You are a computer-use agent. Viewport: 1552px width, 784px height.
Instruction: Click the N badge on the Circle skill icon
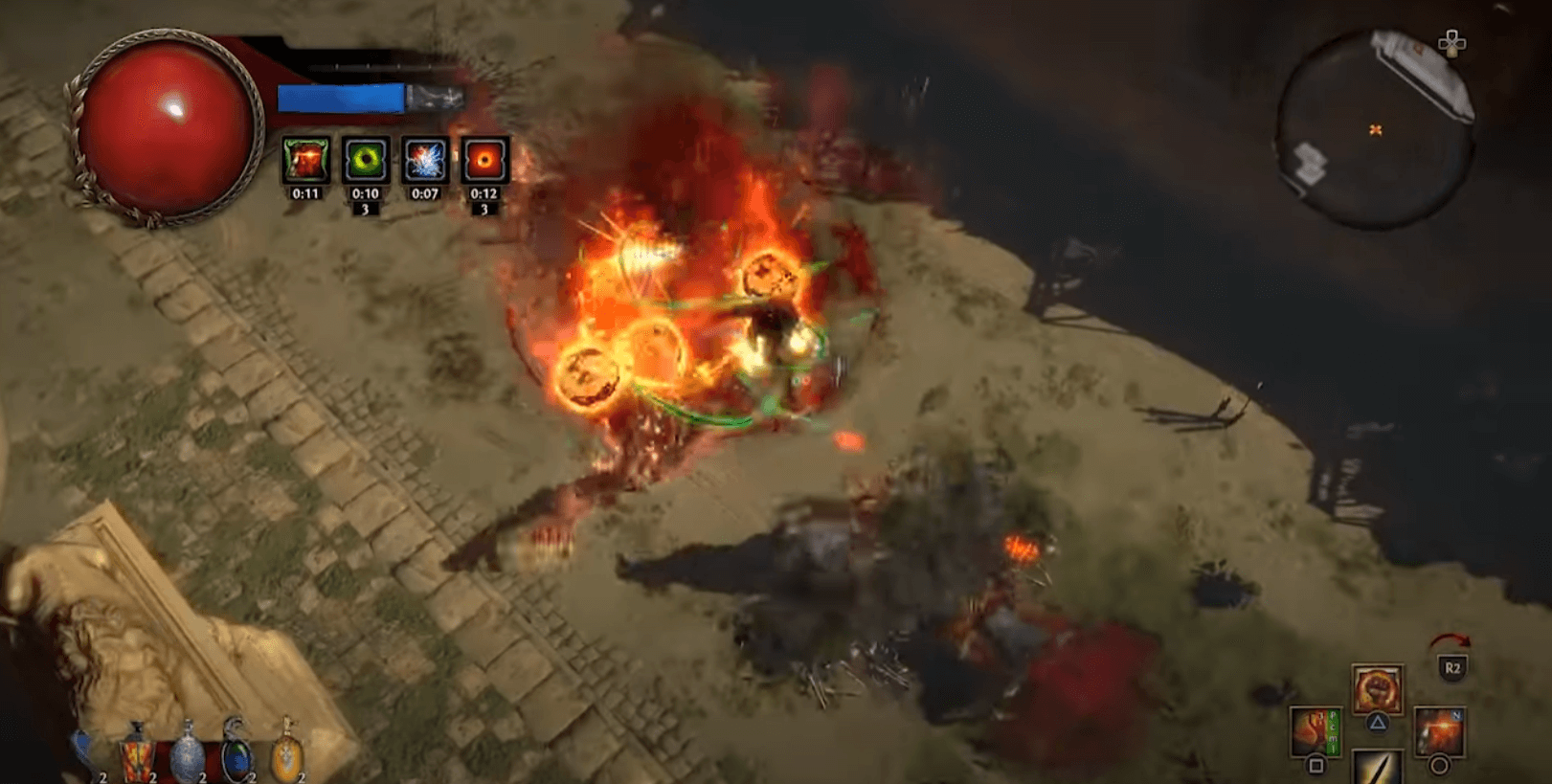[x=1457, y=716]
